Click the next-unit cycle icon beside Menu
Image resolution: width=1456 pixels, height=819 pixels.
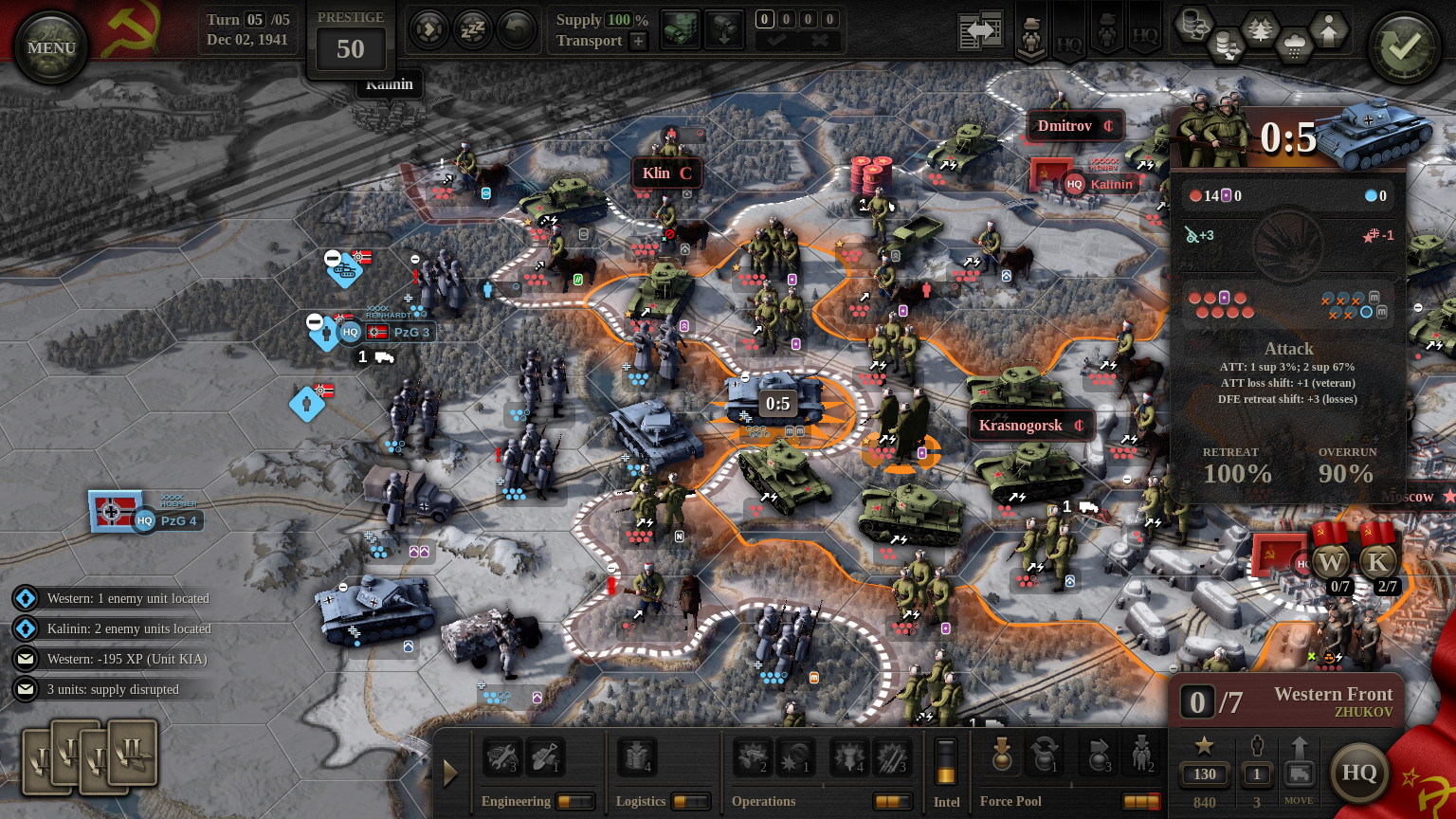pyautogui.click(x=428, y=29)
